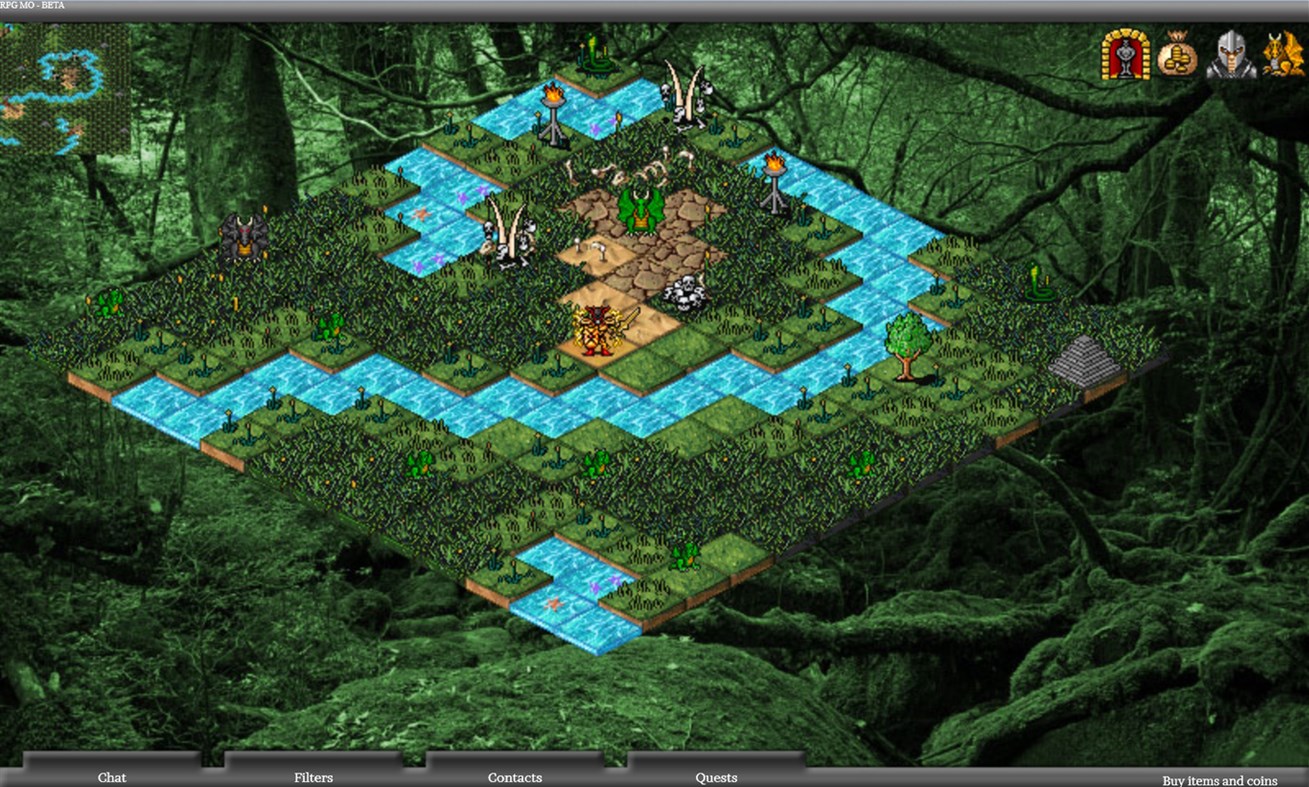Open the trophy archway icon in top bar
The width and height of the screenshot is (1309, 787).
(x=1125, y=57)
